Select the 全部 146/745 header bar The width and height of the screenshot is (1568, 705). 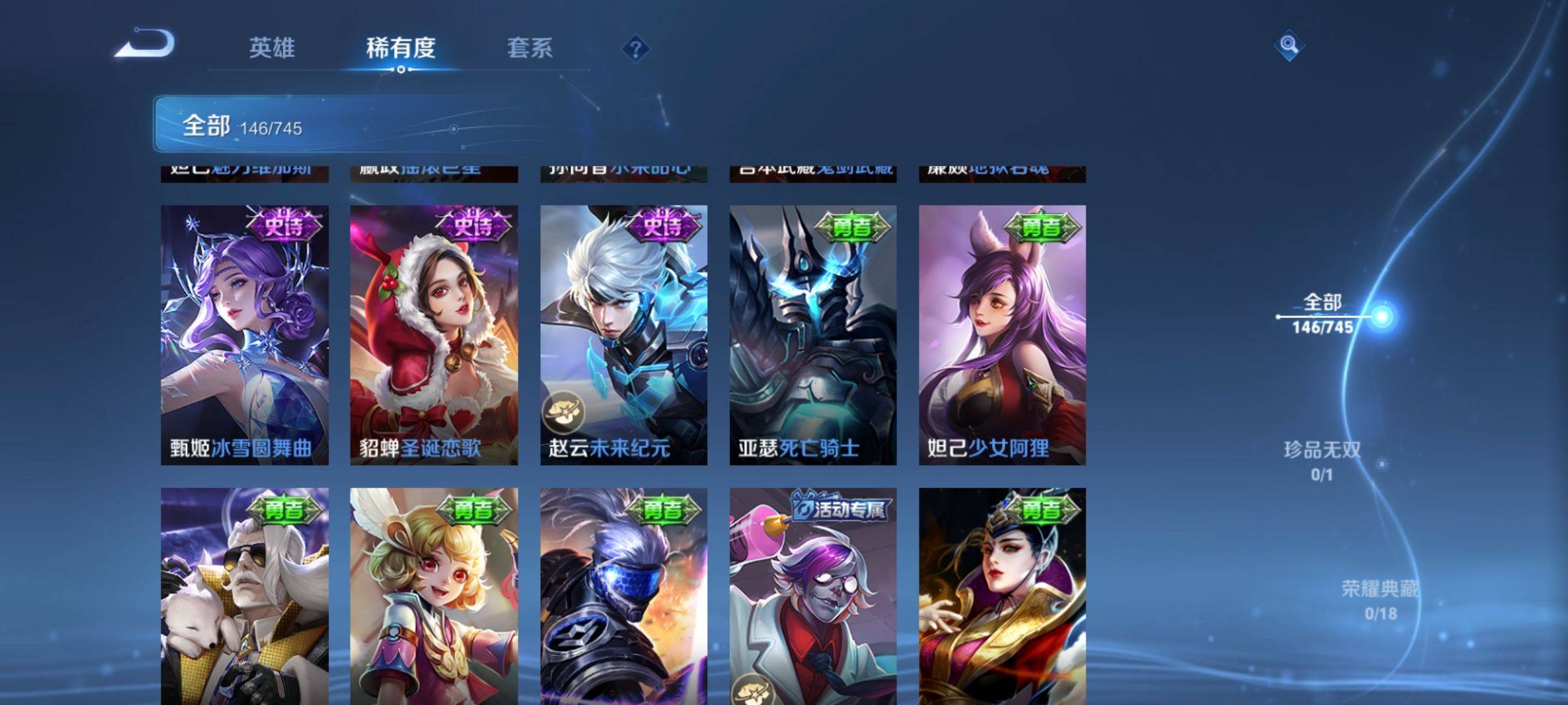click(x=364, y=124)
